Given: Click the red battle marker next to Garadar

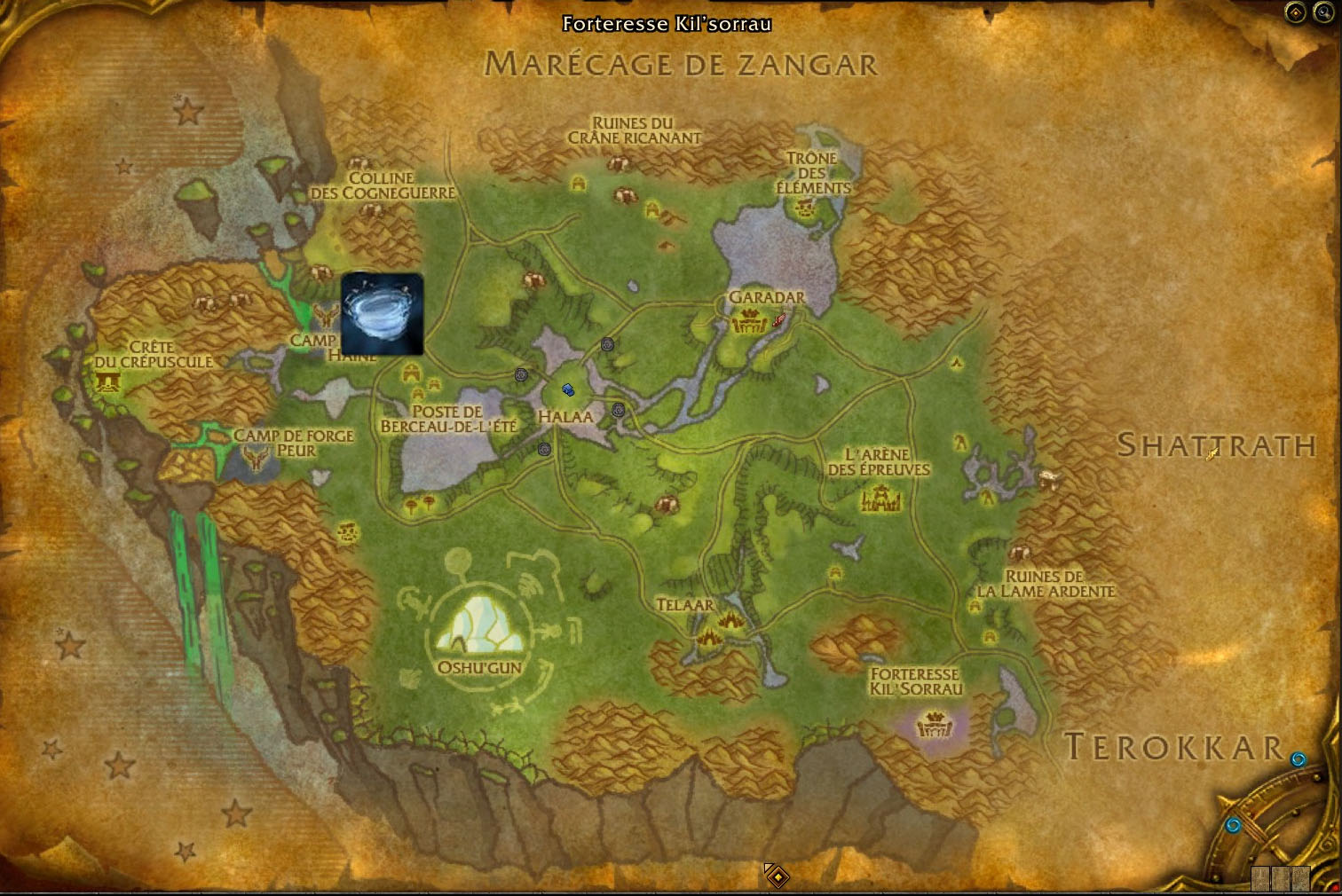Looking at the screenshot, I should (779, 320).
